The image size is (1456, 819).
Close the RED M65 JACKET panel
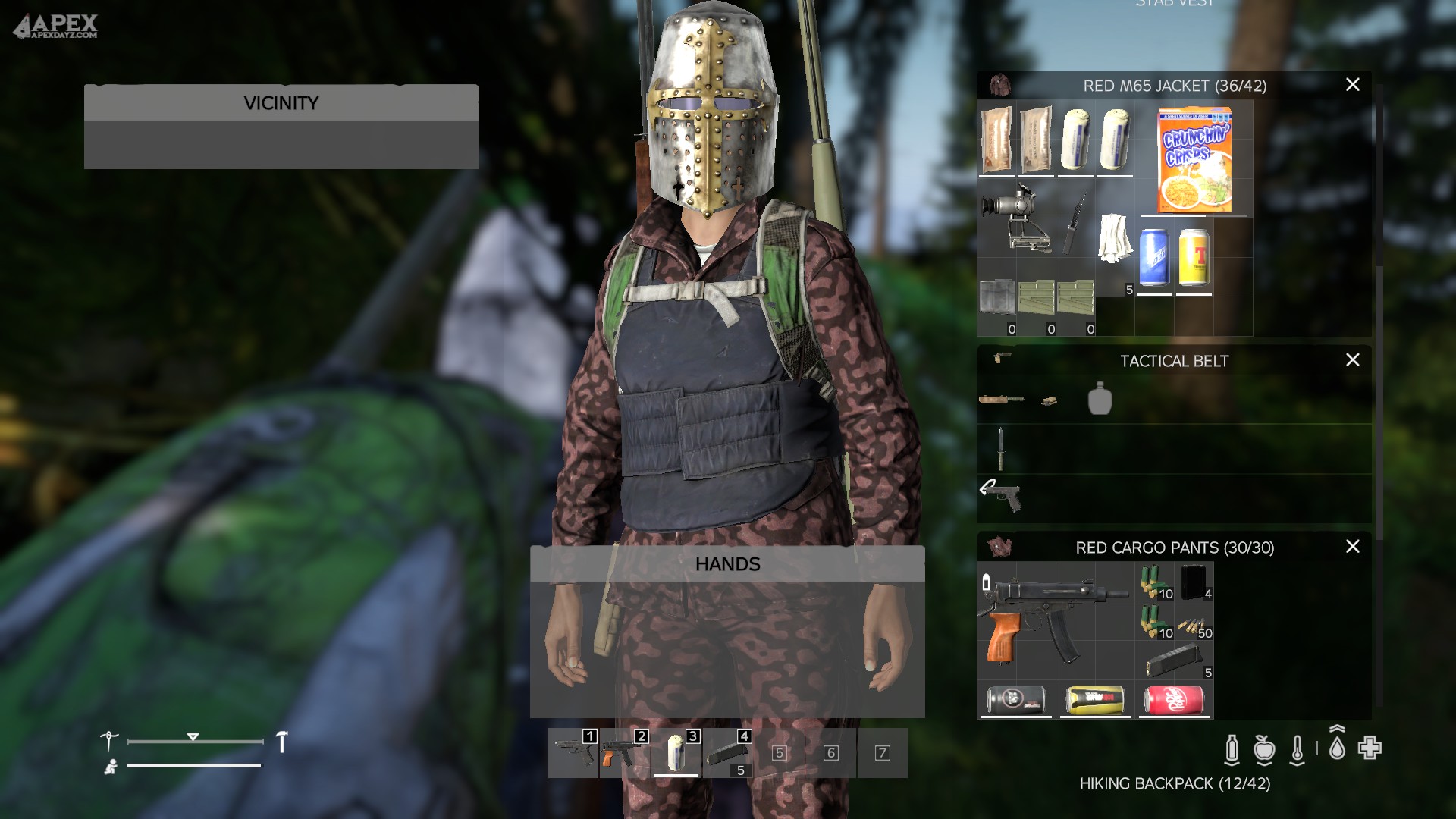pyautogui.click(x=1353, y=85)
